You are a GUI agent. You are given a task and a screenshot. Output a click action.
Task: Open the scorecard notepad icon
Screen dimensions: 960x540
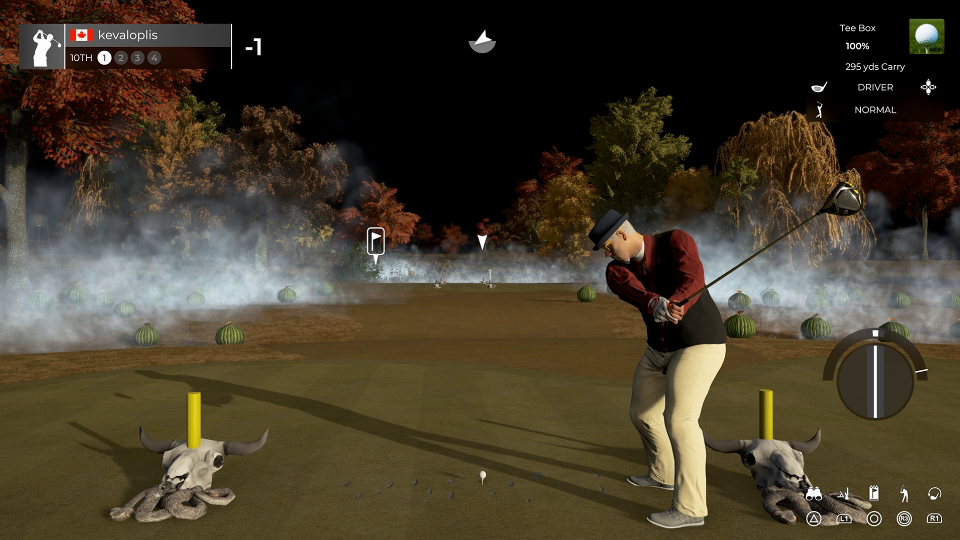tap(874, 494)
